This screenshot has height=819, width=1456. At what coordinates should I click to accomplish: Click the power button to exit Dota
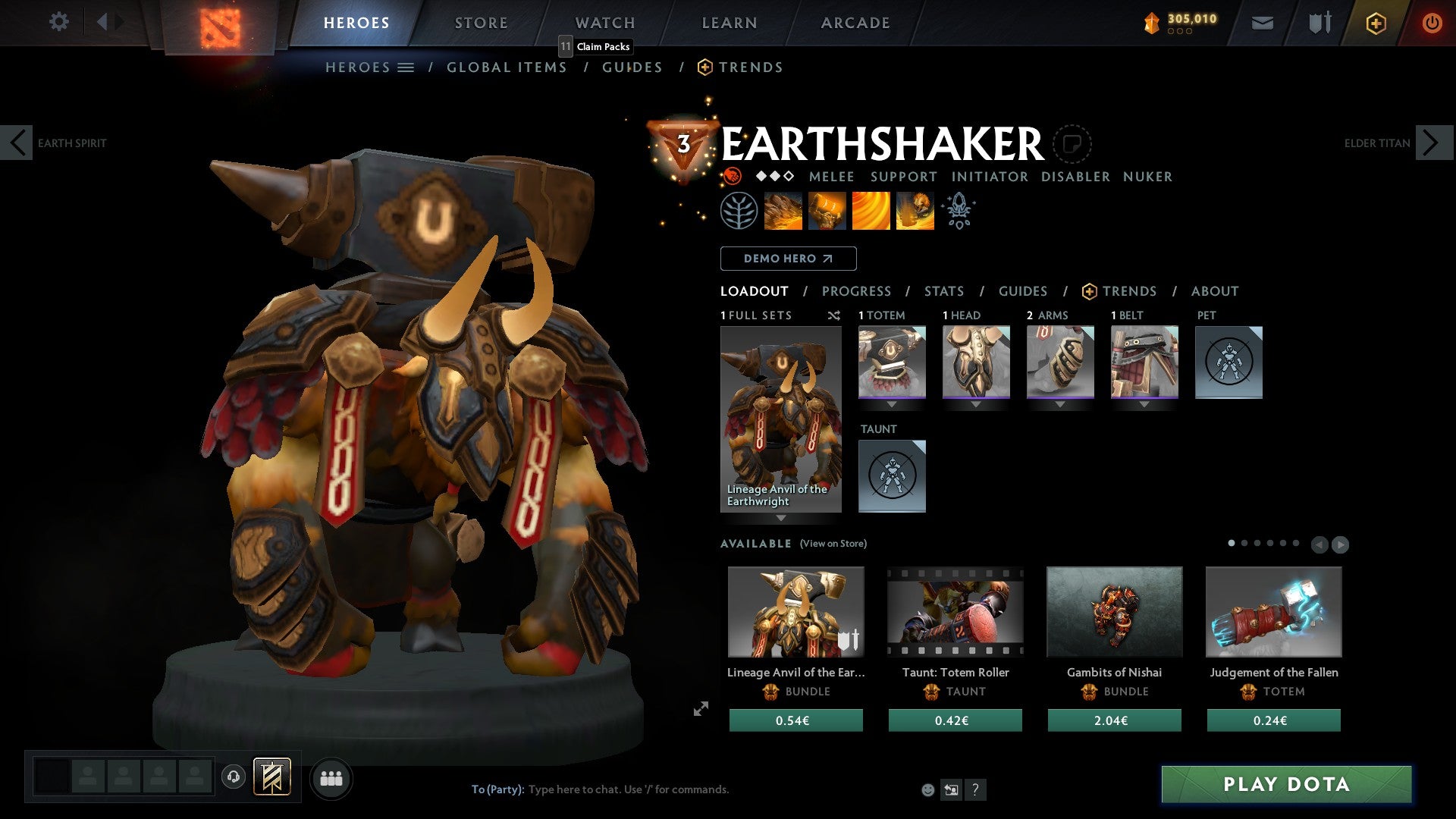[x=1432, y=23]
